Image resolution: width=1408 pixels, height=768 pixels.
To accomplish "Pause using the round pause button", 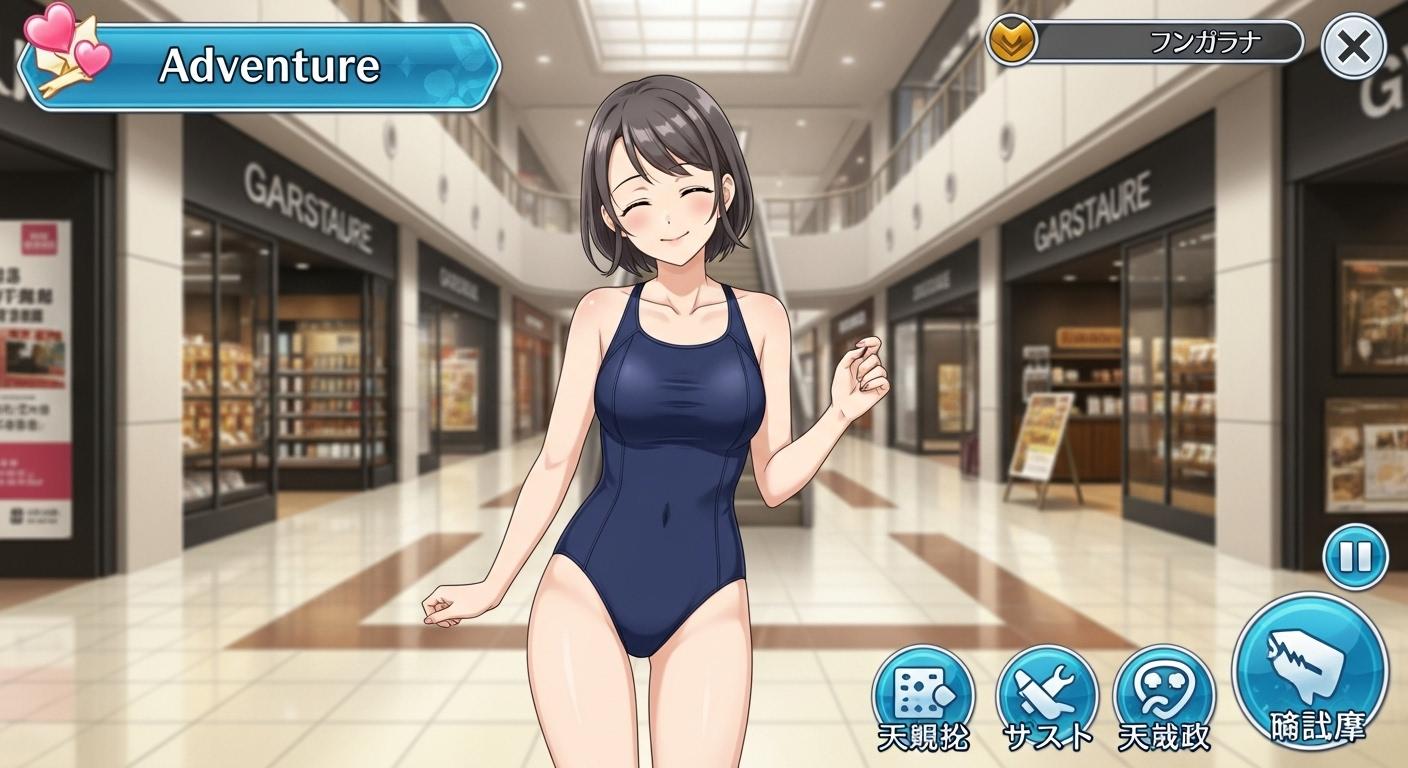I will [1355, 557].
